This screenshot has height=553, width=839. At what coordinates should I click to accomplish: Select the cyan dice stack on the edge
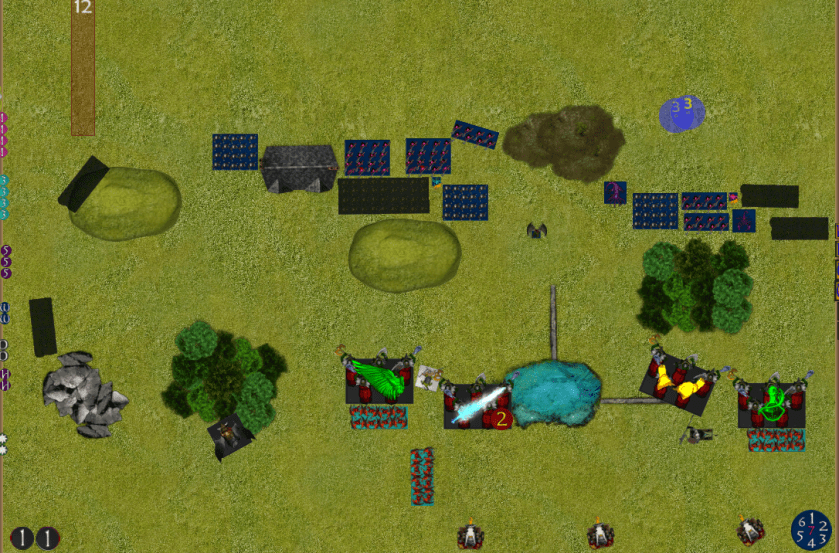[4, 196]
